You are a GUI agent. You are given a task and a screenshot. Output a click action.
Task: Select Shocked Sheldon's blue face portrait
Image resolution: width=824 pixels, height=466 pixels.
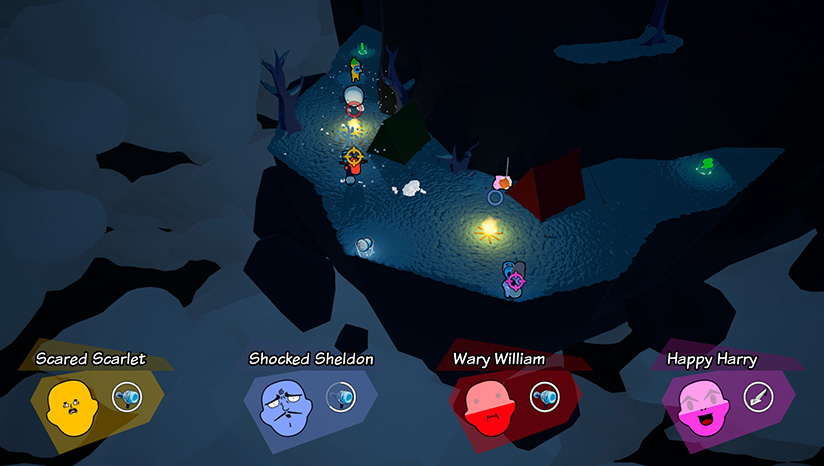(287, 406)
